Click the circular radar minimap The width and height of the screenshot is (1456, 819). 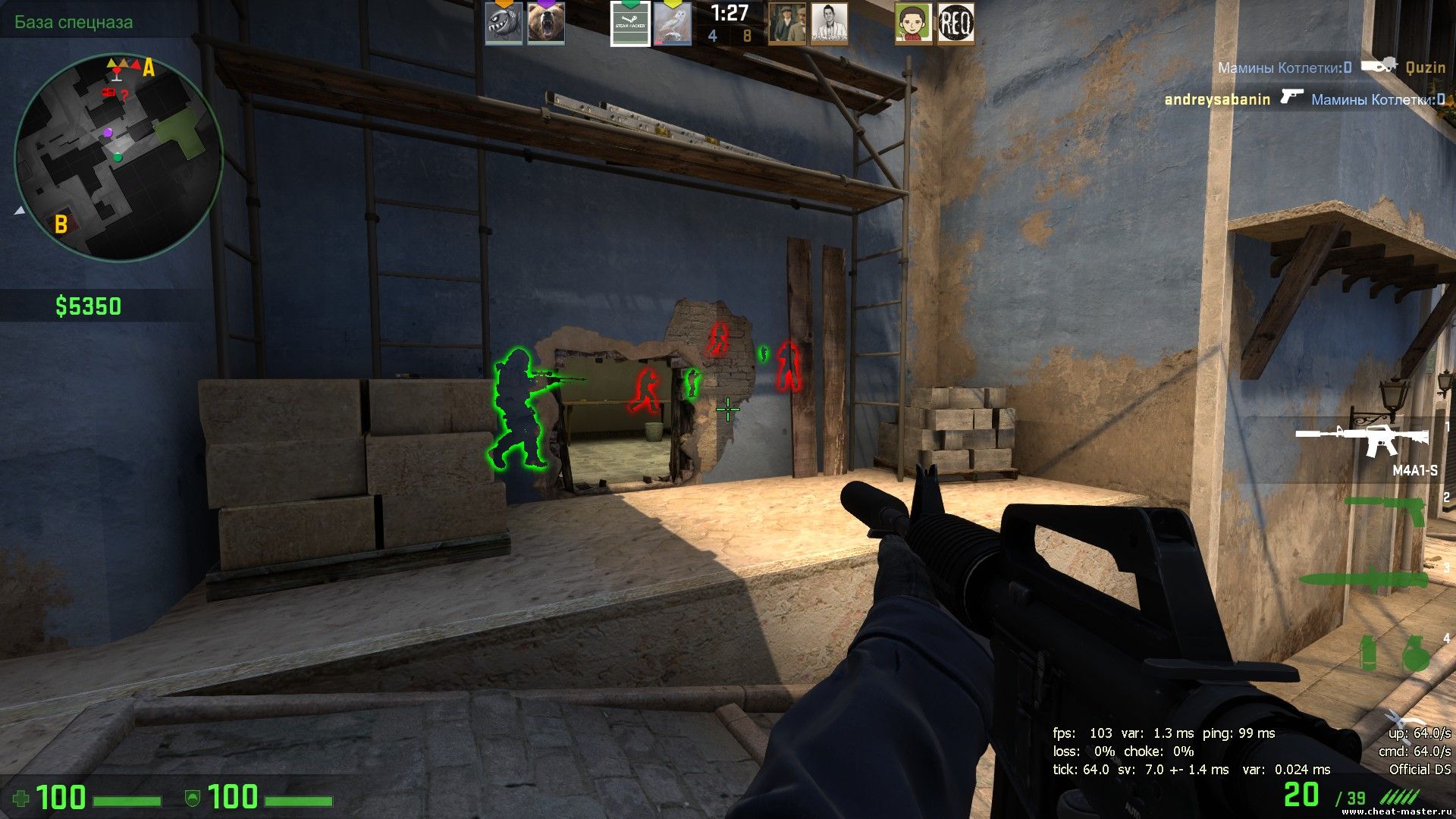[118, 157]
